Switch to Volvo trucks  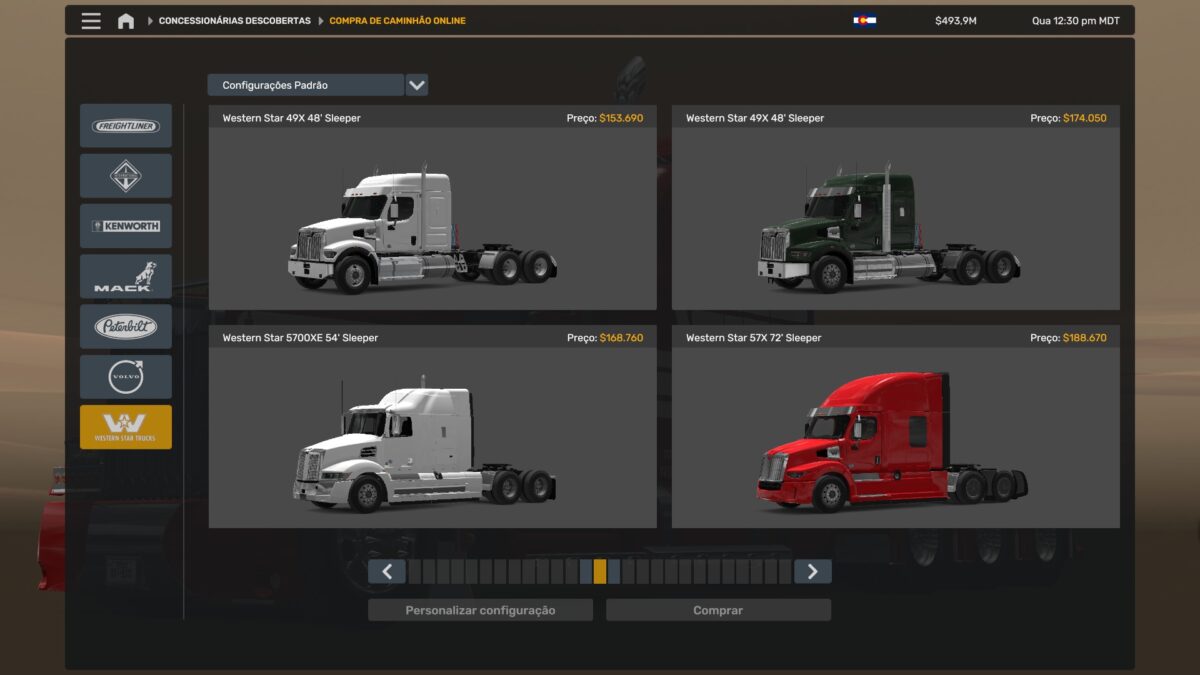click(126, 376)
